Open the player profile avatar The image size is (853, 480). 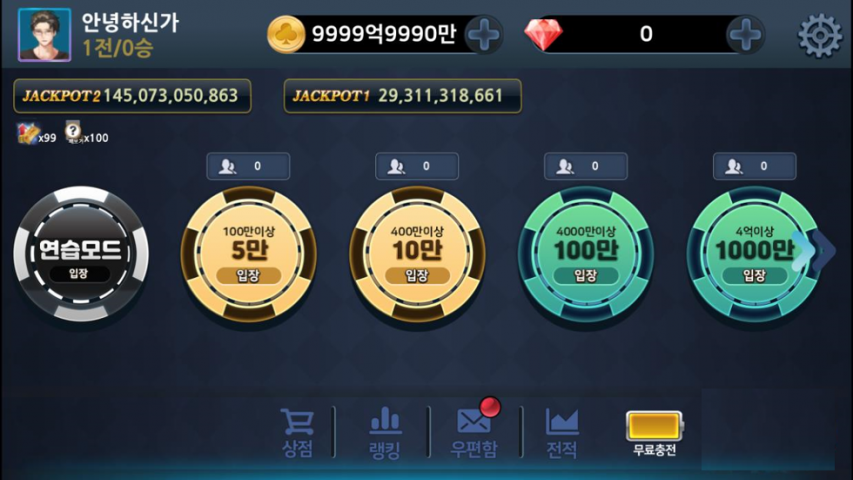44,34
